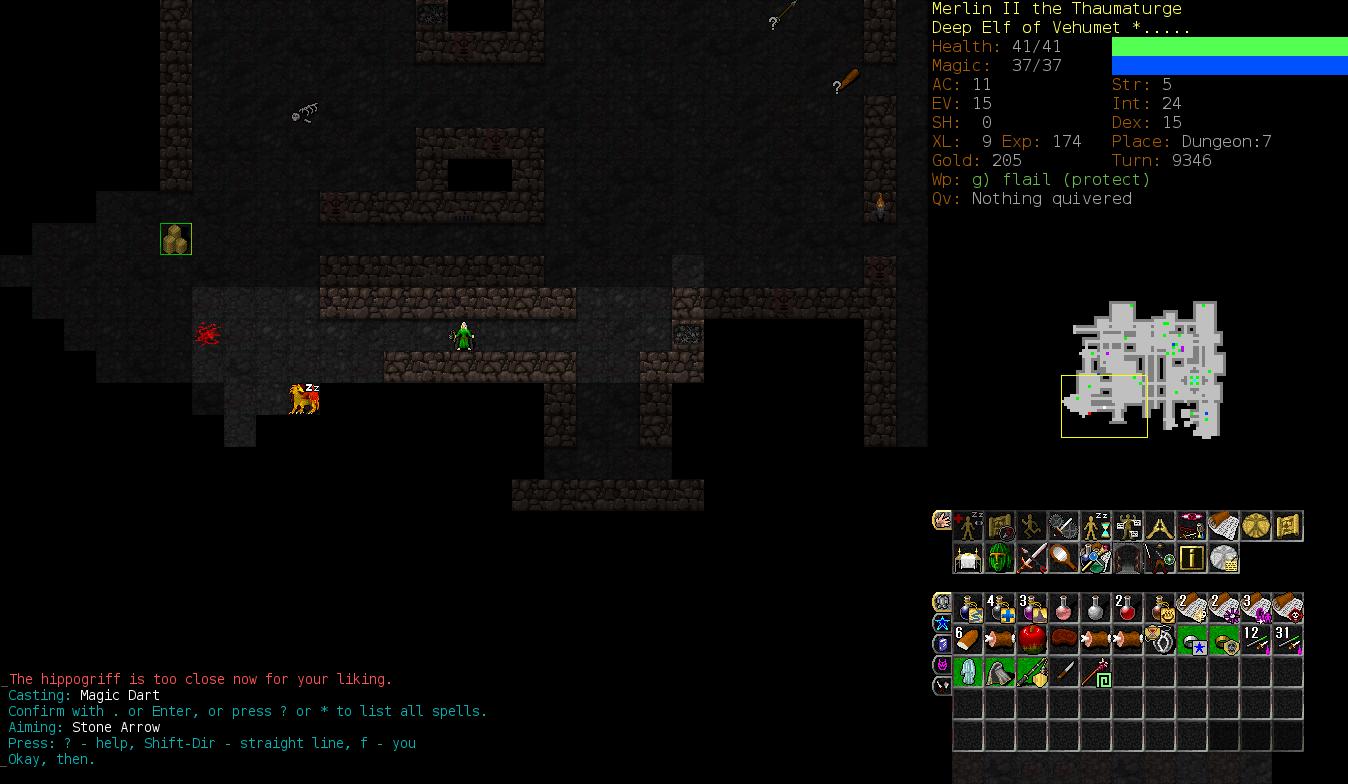Click the rest command icon with red cross
Image resolution: width=1348 pixels, height=784 pixels.
[x=968, y=526]
